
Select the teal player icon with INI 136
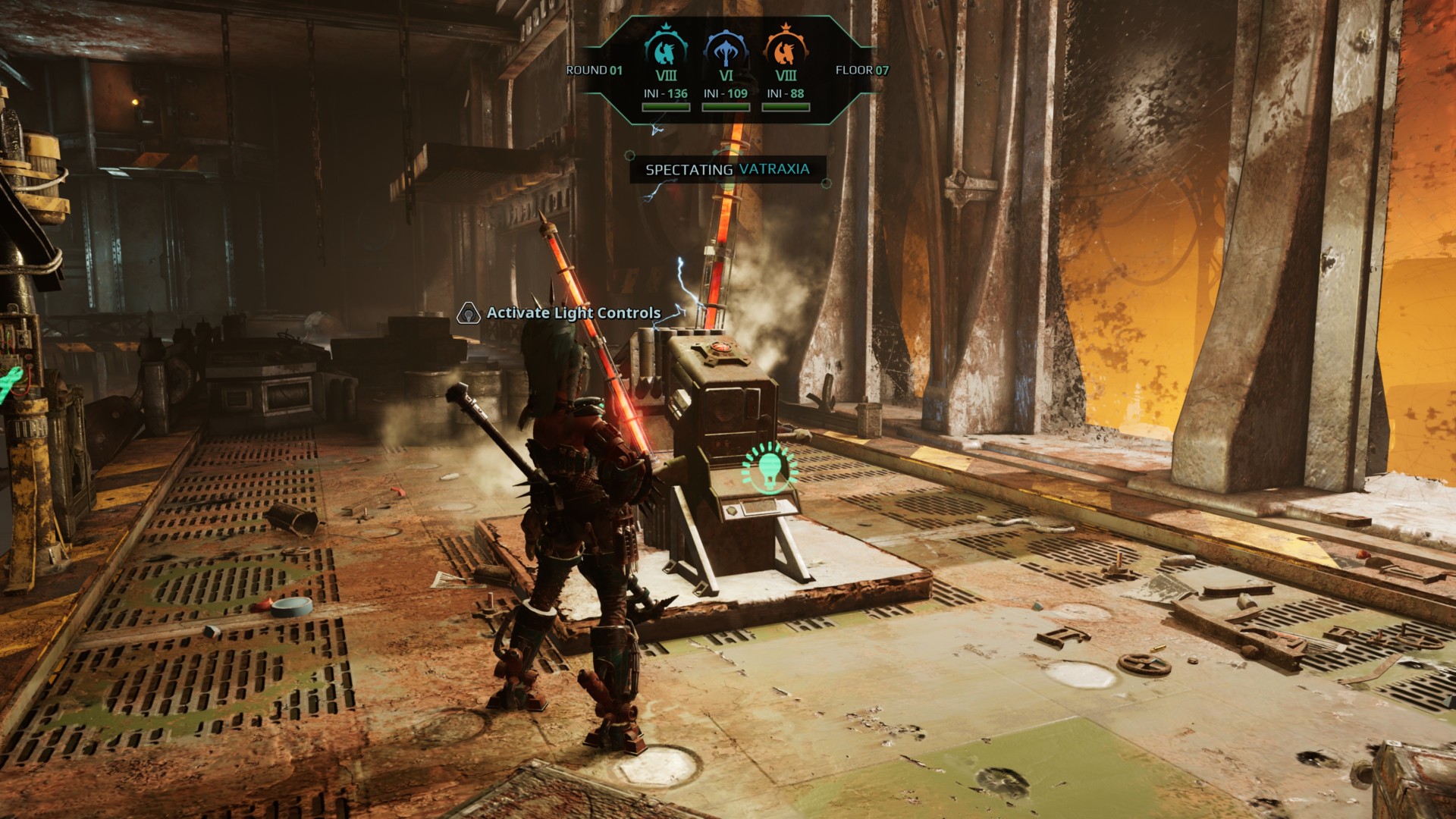(x=665, y=49)
